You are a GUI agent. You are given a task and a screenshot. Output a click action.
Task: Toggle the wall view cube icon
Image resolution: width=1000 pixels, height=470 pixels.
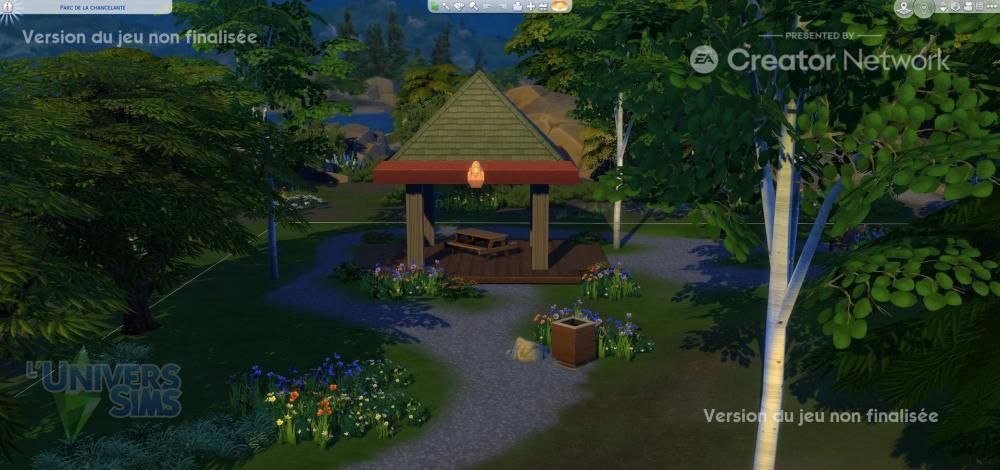click(955, 6)
